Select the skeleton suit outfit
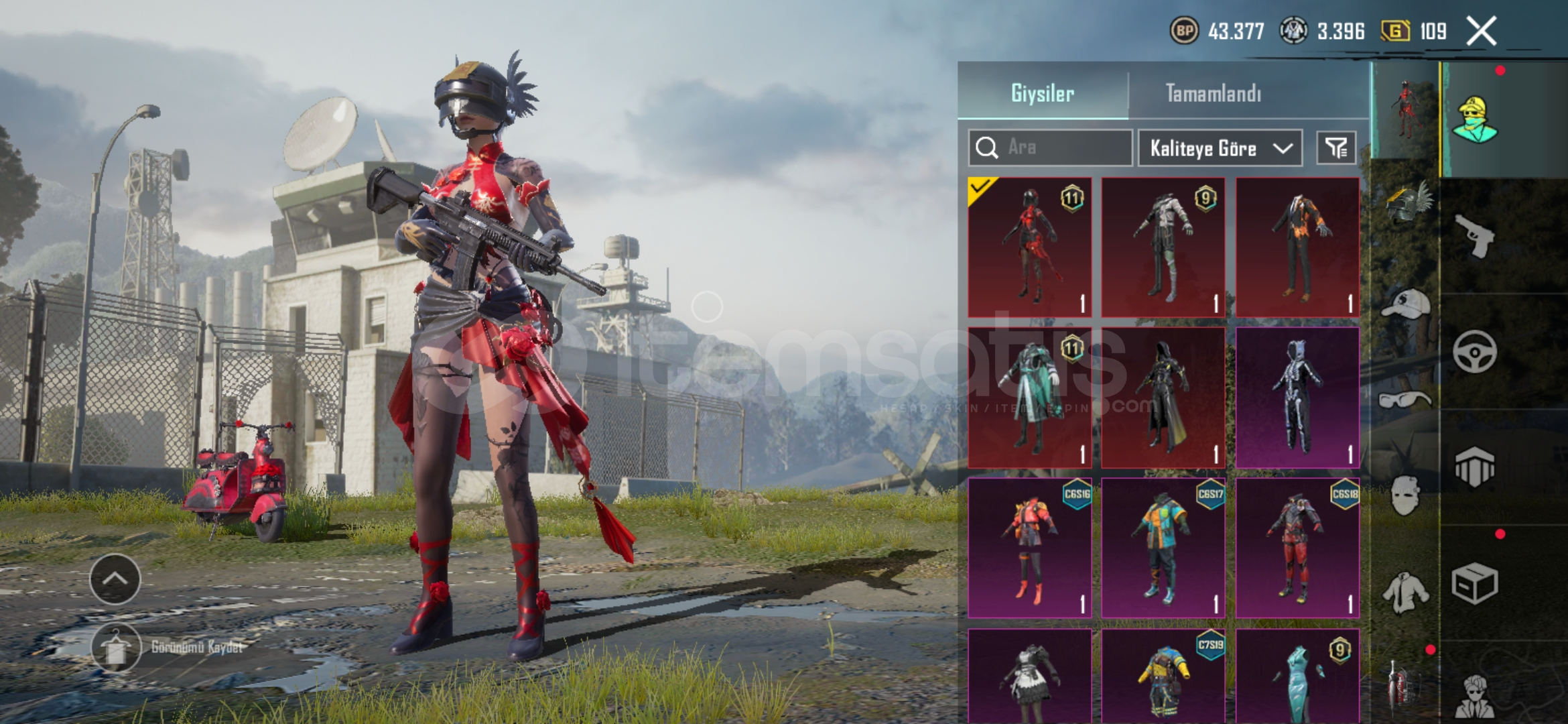 click(1297, 398)
